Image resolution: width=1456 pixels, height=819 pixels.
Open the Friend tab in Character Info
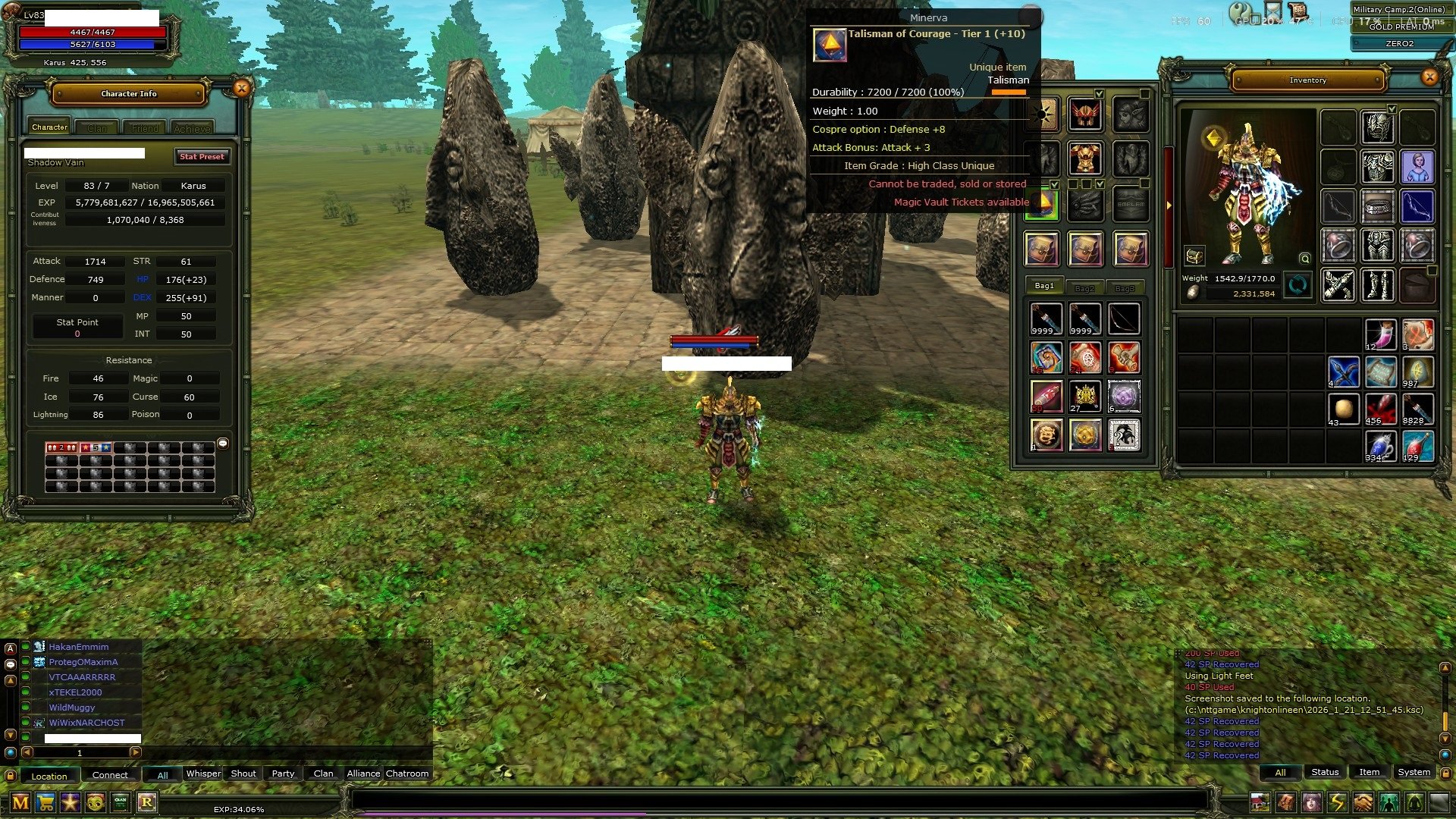(144, 127)
